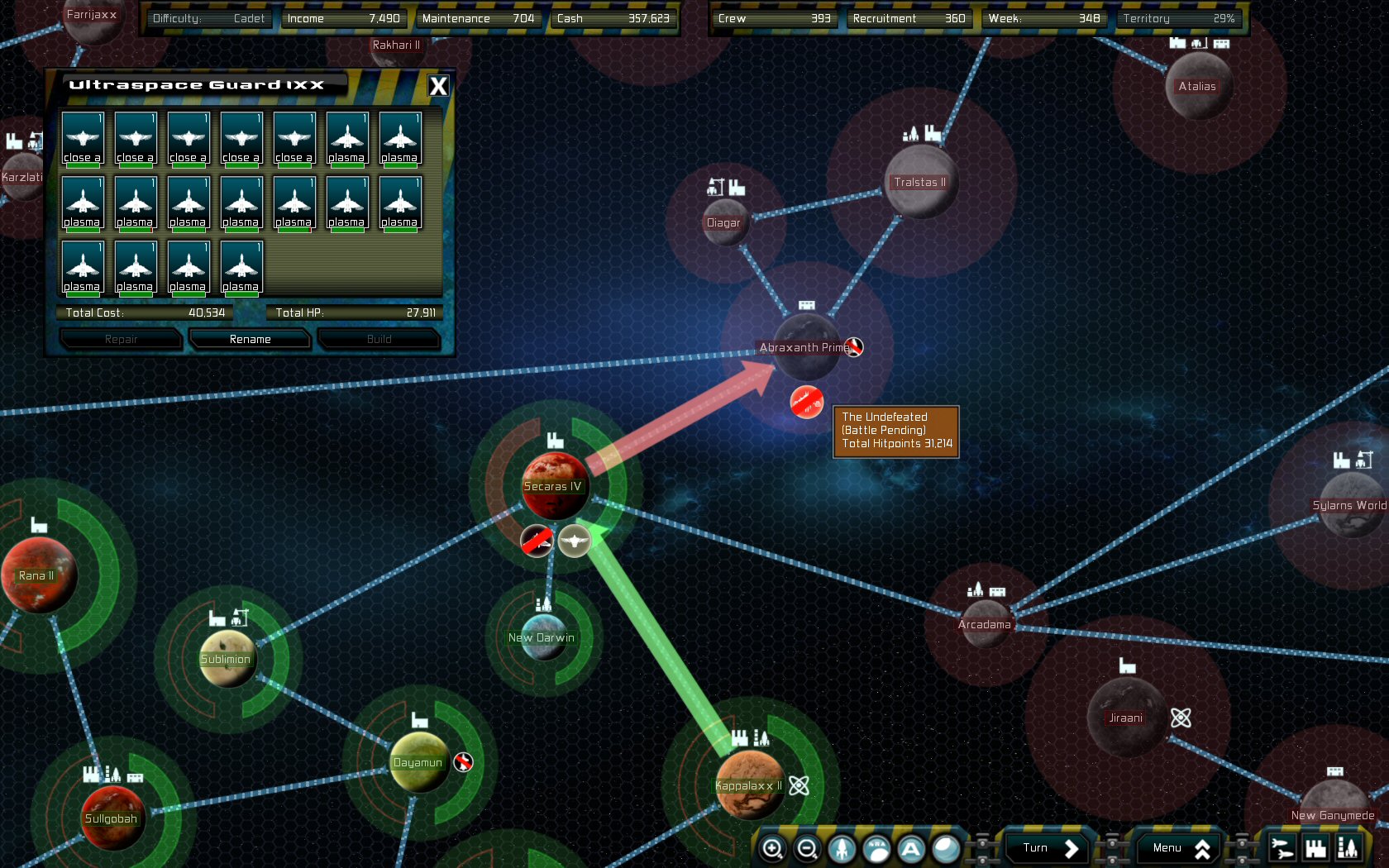Click the atom icon beside Kappalaxx II
The image size is (1389, 868).
click(x=797, y=786)
